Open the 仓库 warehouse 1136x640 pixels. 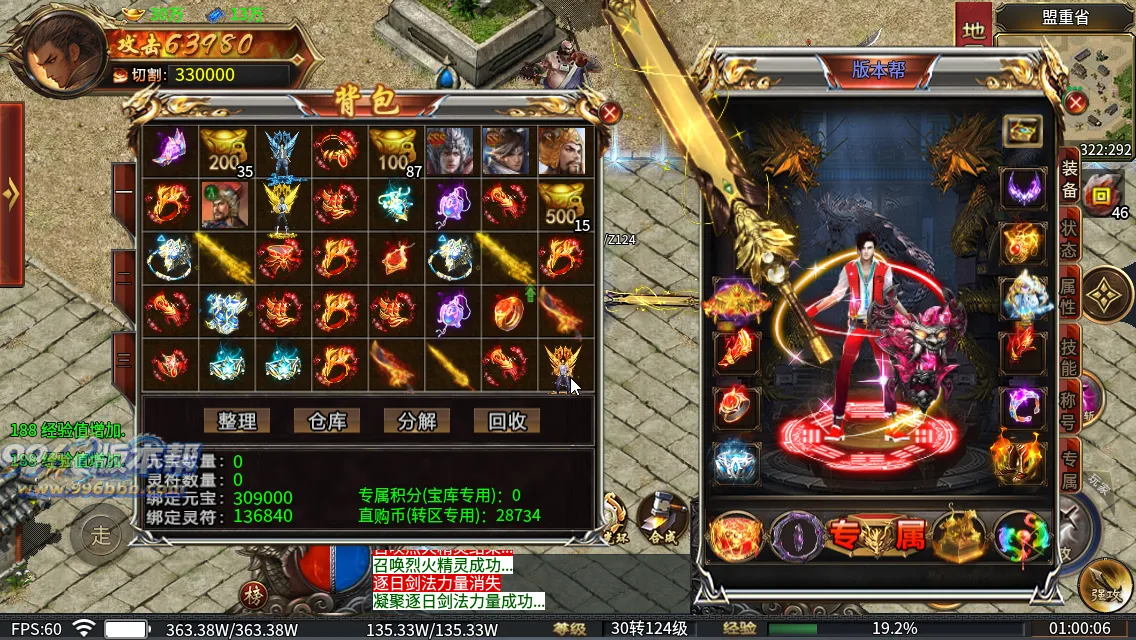click(x=327, y=421)
